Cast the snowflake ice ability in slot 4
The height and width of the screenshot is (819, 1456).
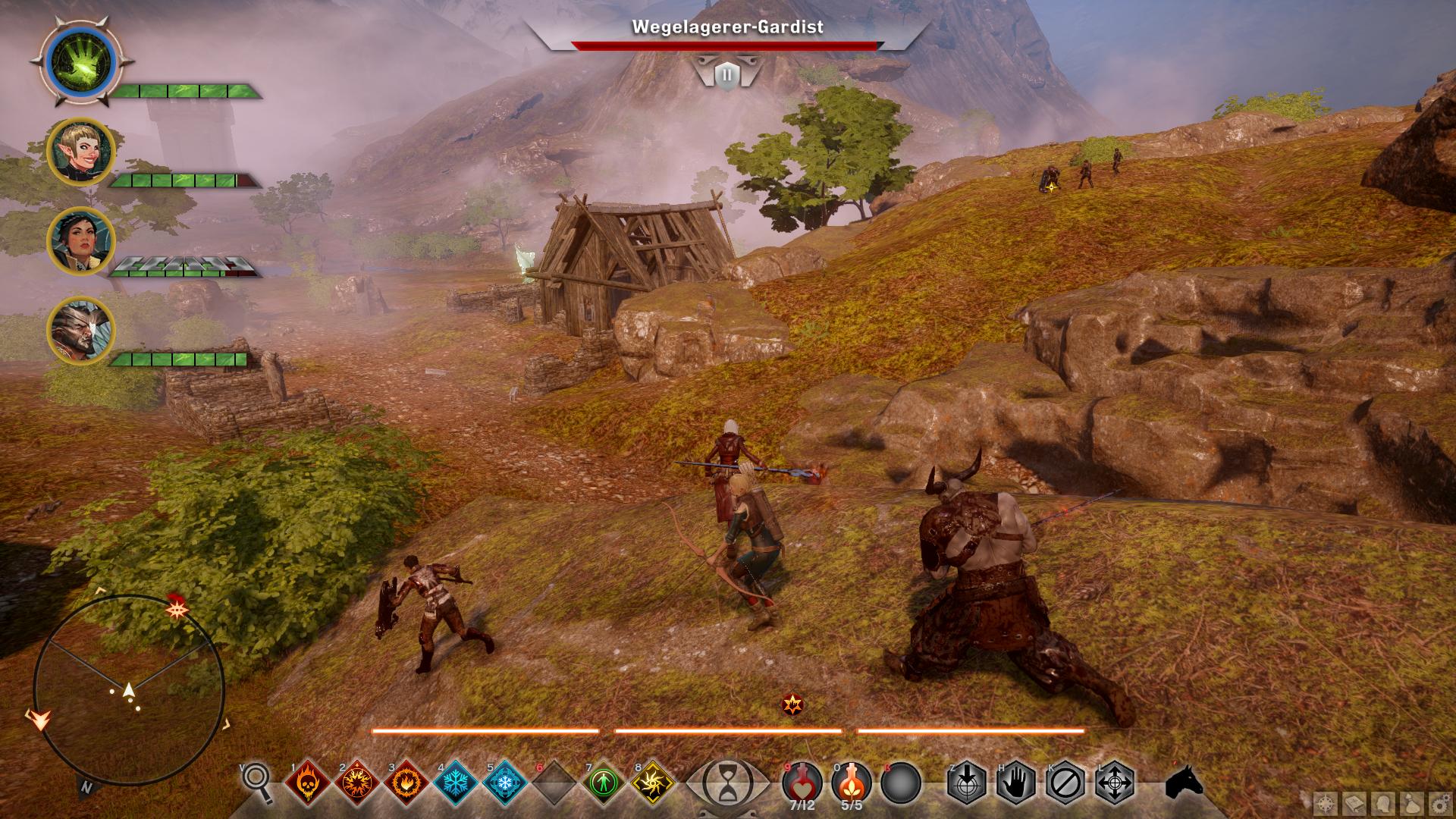[455, 782]
